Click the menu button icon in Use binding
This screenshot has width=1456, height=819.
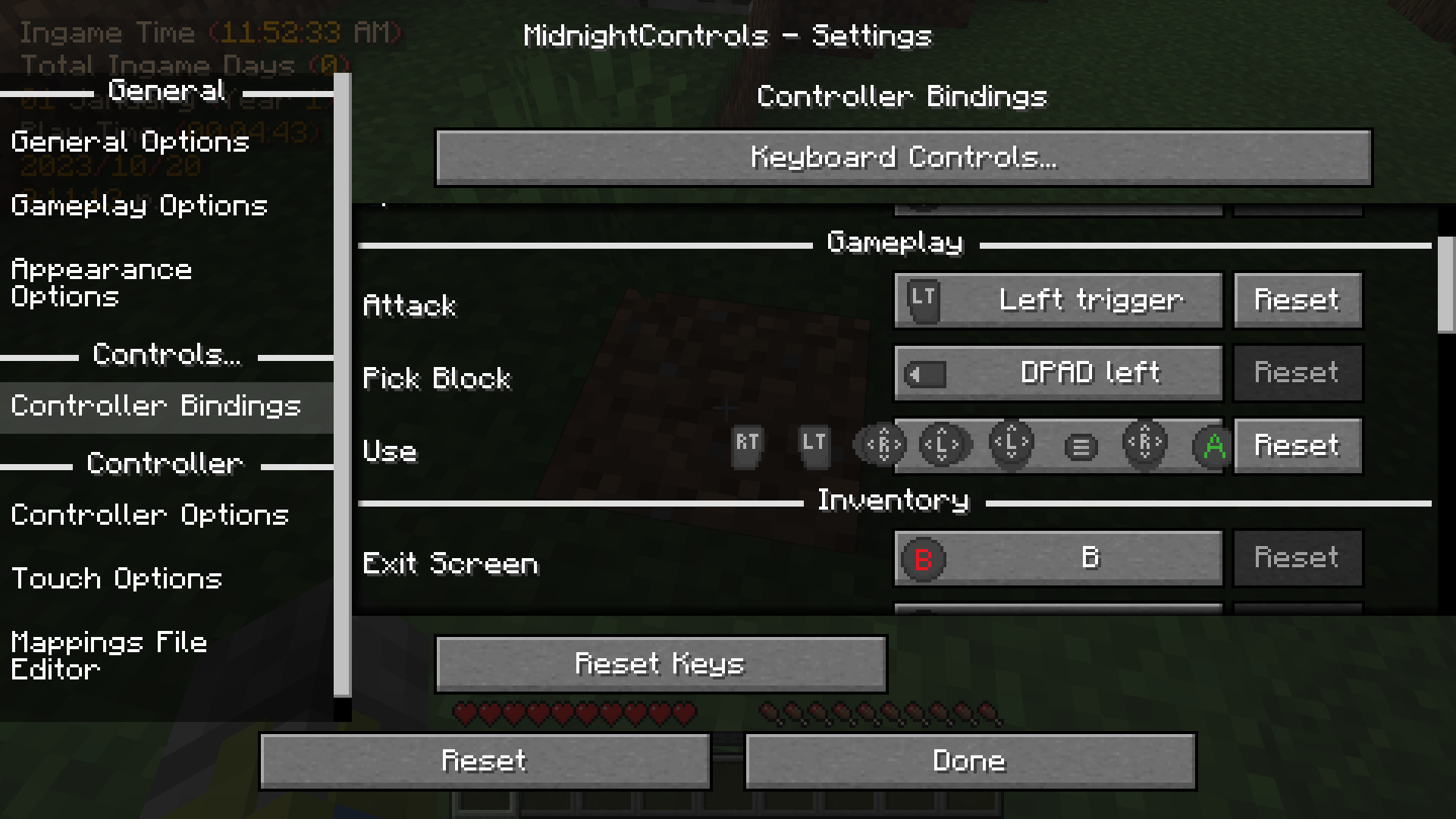point(1080,446)
